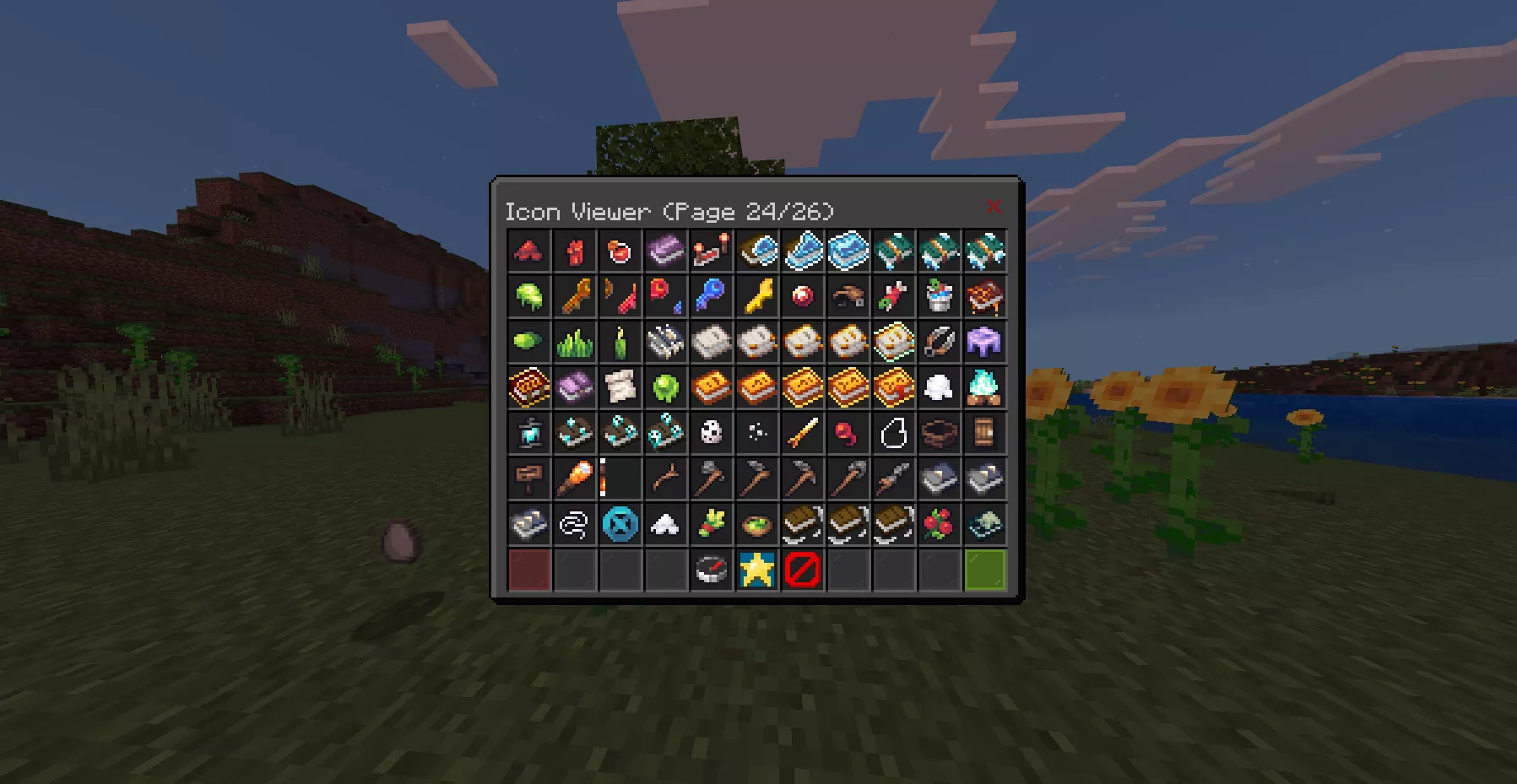Select the compass icon in the bottom row
Image resolution: width=1517 pixels, height=784 pixels.
point(712,570)
